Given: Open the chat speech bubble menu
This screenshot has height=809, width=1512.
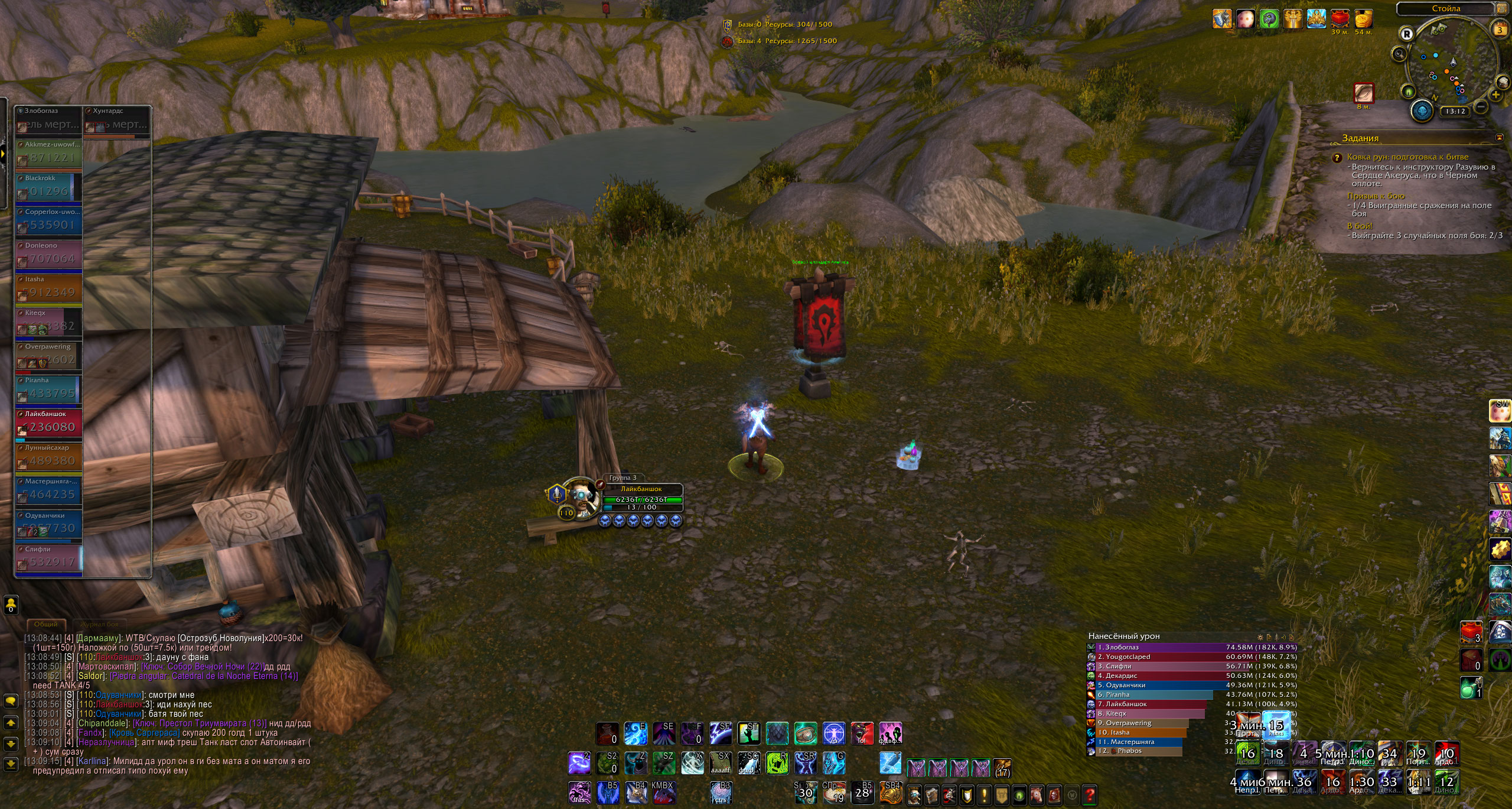Looking at the screenshot, I should [11, 701].
